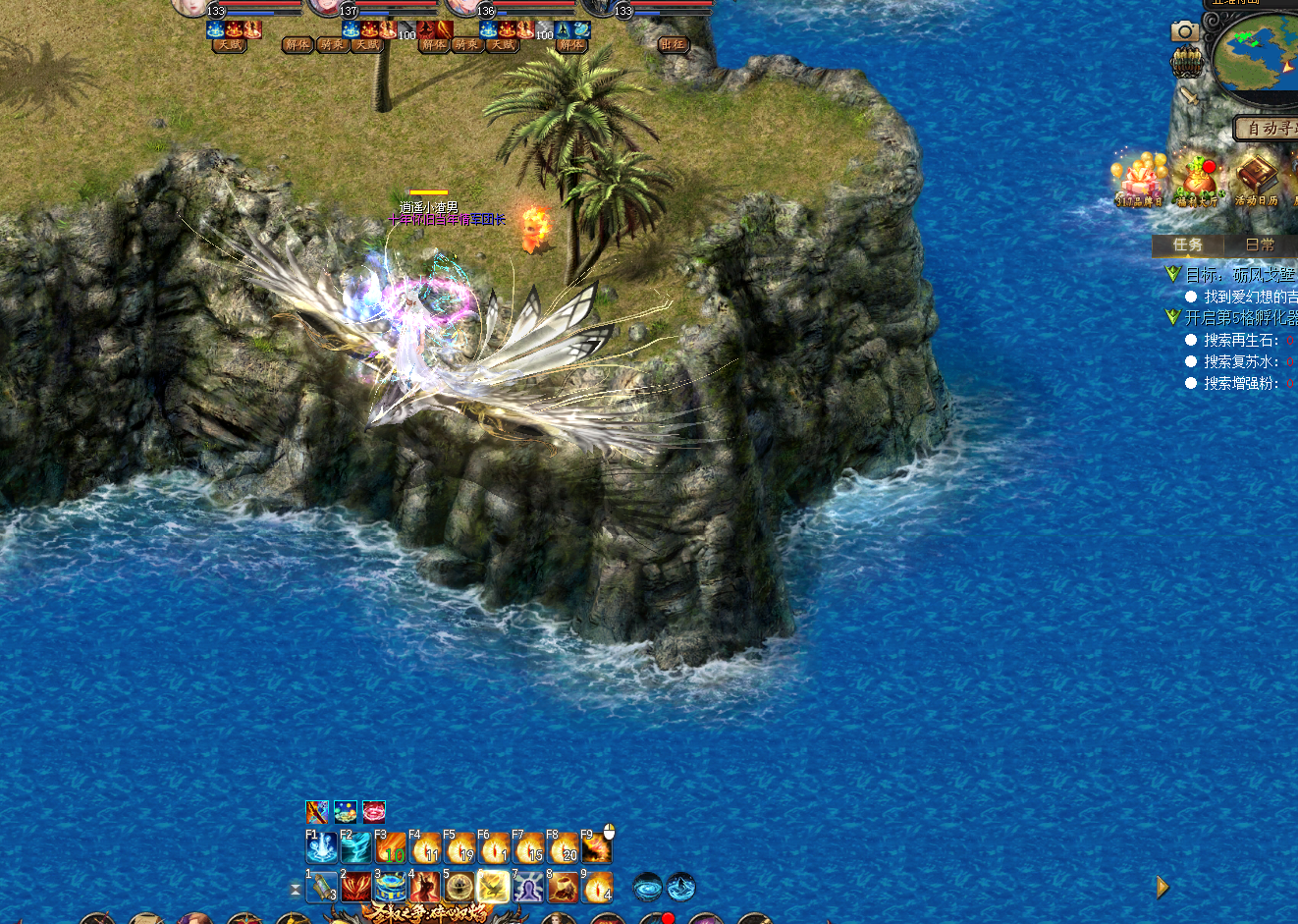This screenshot has height=924, width=1298.
Task: Cast the F2 cyan whirlwind skill
Action: click(355, 846)
